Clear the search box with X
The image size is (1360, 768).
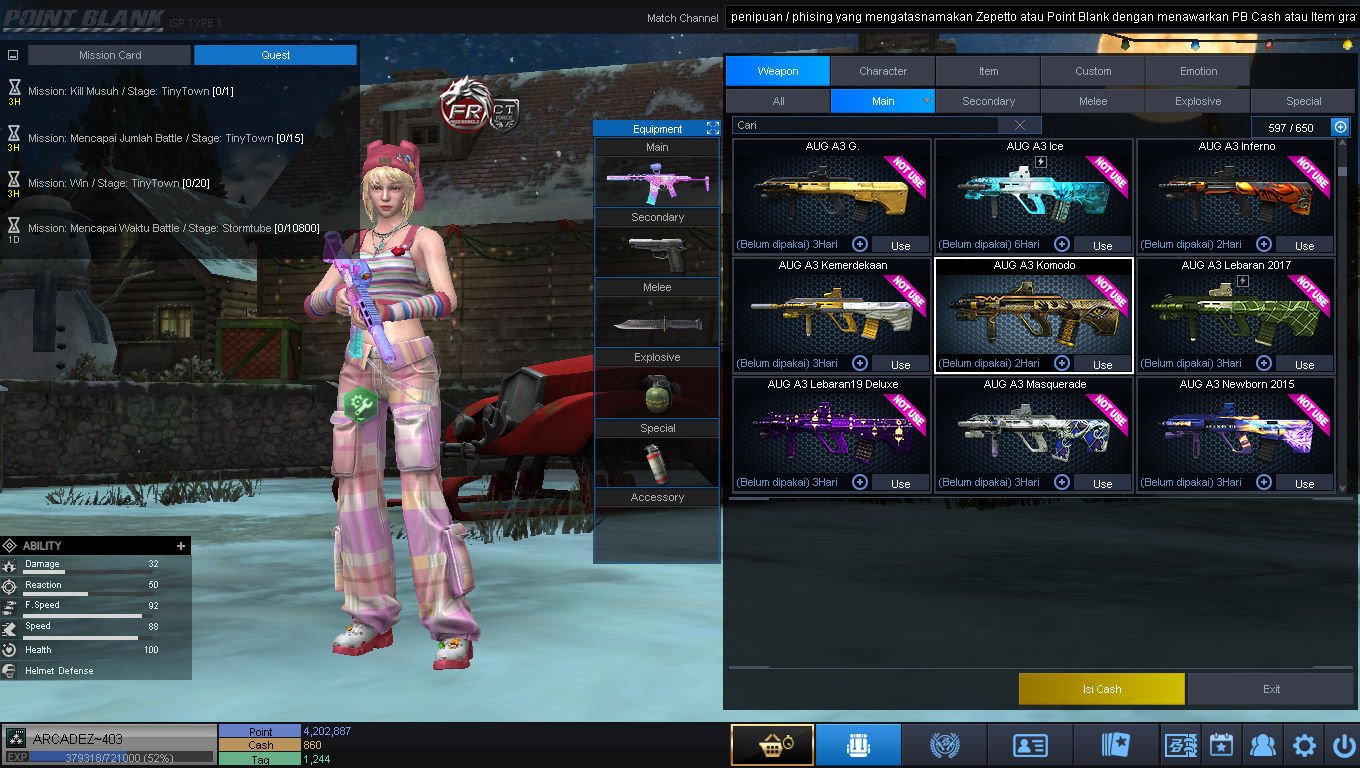click(x=1019, y=125)
